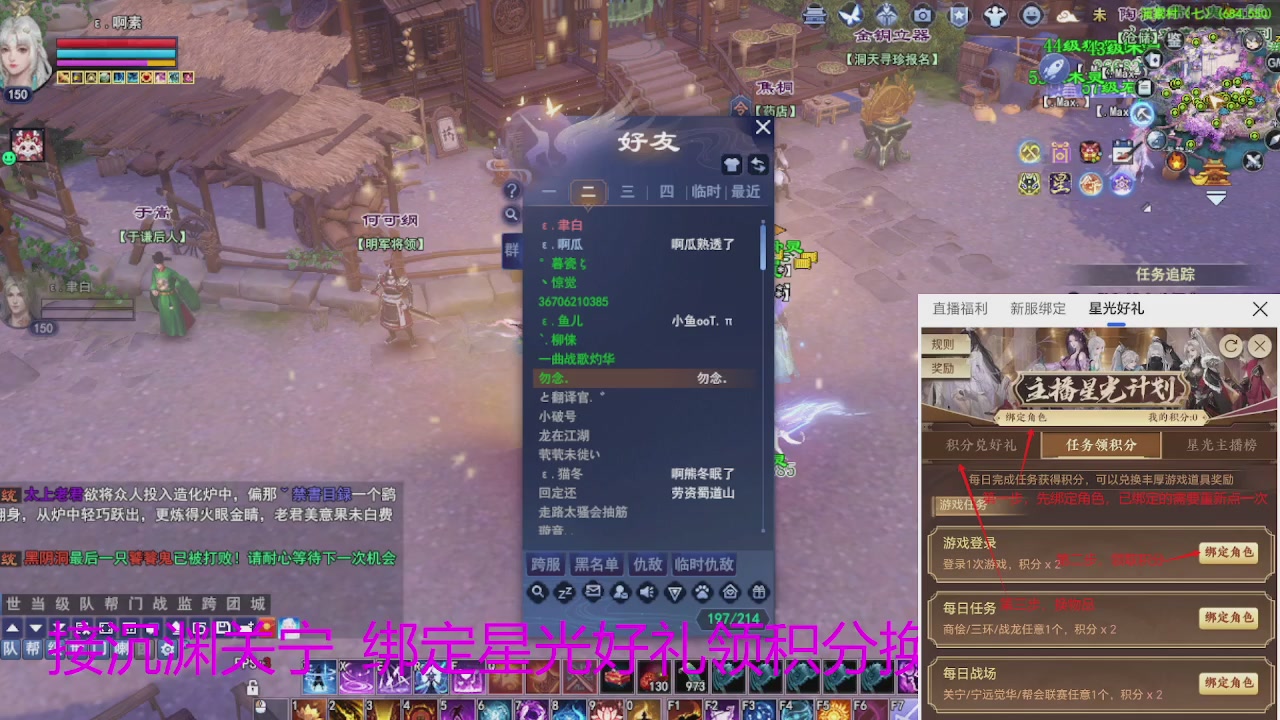Click the purple 星 star icon below the calendar icon
The image size is (1280, 720).
tap(1058, 184)
